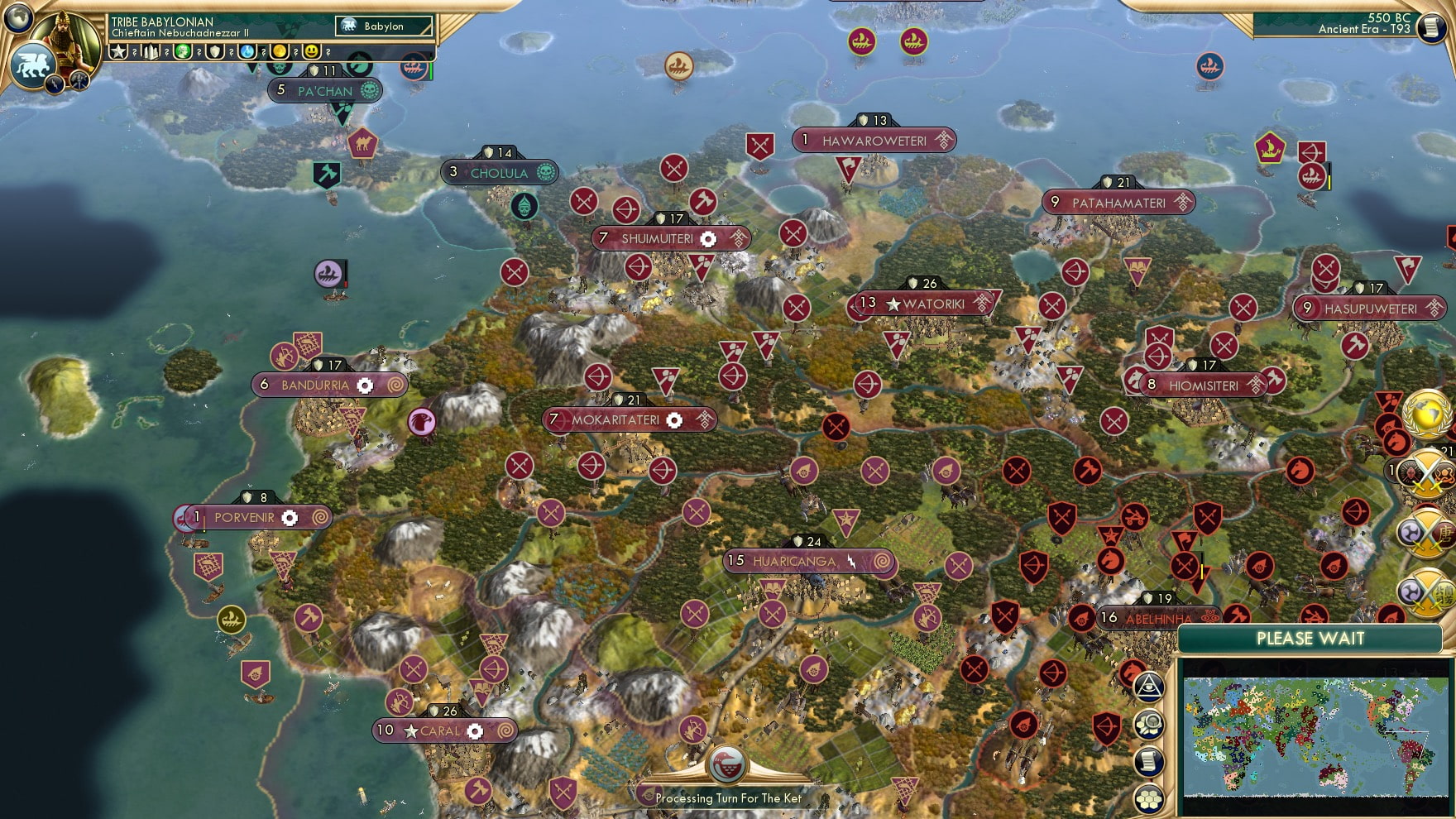Viewport: 1456px width, 819px height.
Task: Click the leader portrait of Nebuchadnezzar II
Action: point(66,41)
